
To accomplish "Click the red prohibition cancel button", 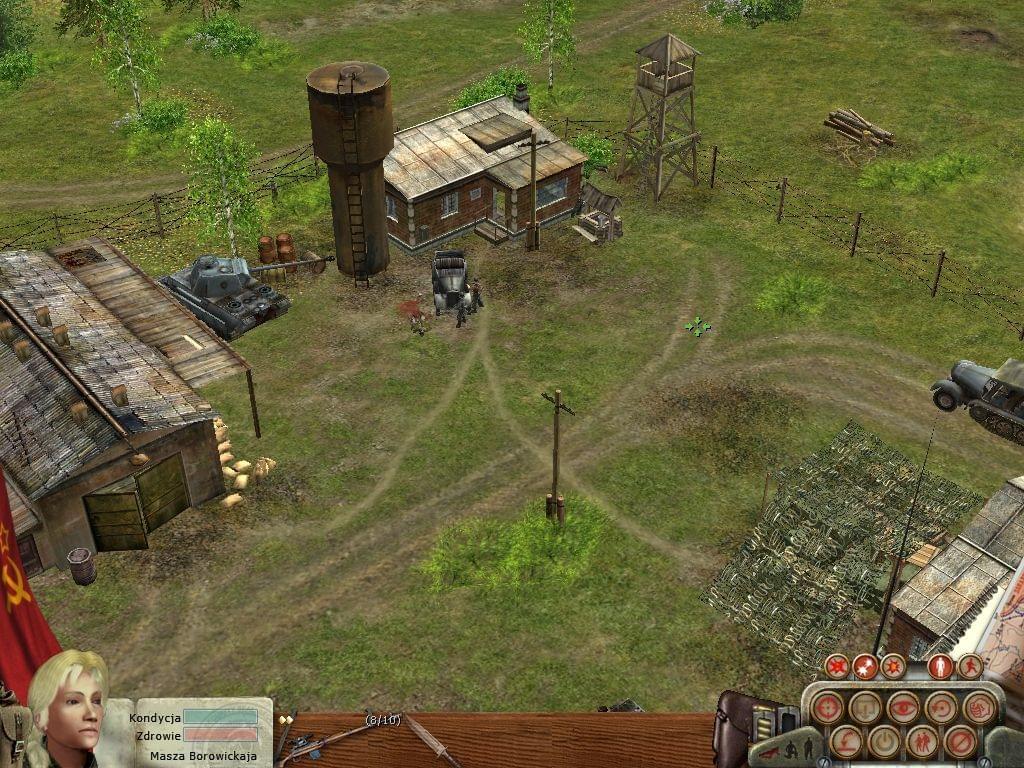I will pyautogui.click(x=961, y=741).
